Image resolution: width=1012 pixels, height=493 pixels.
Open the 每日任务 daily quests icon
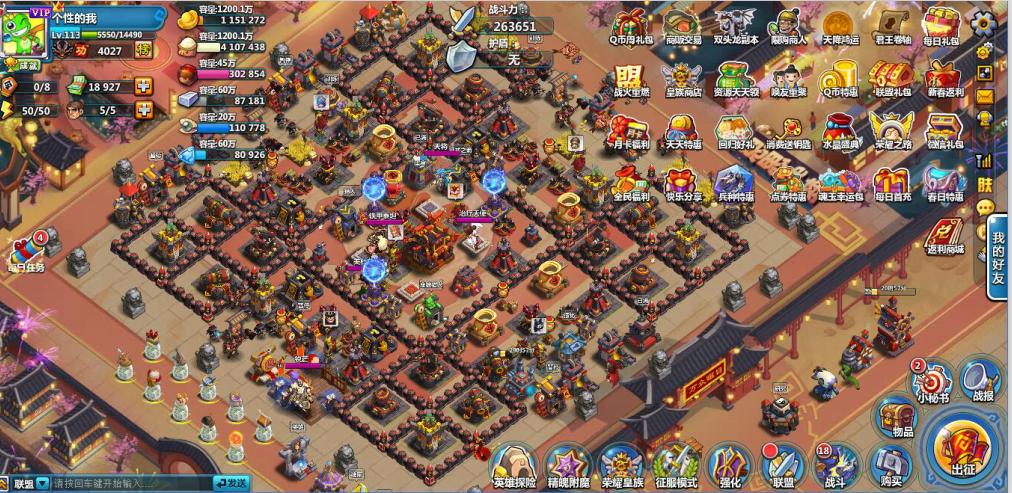point(26,251)
